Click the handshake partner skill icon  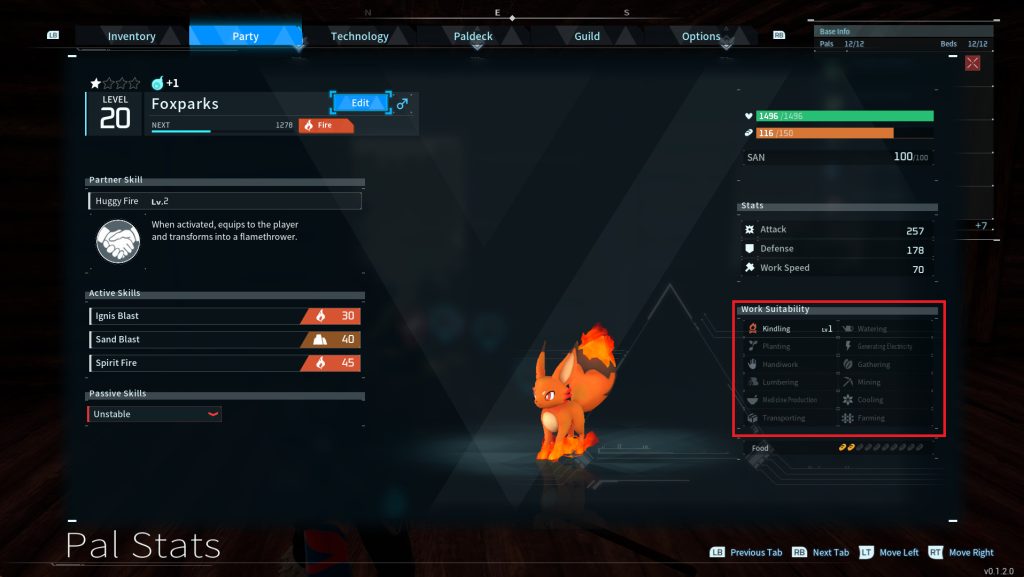tap(117, 241)
